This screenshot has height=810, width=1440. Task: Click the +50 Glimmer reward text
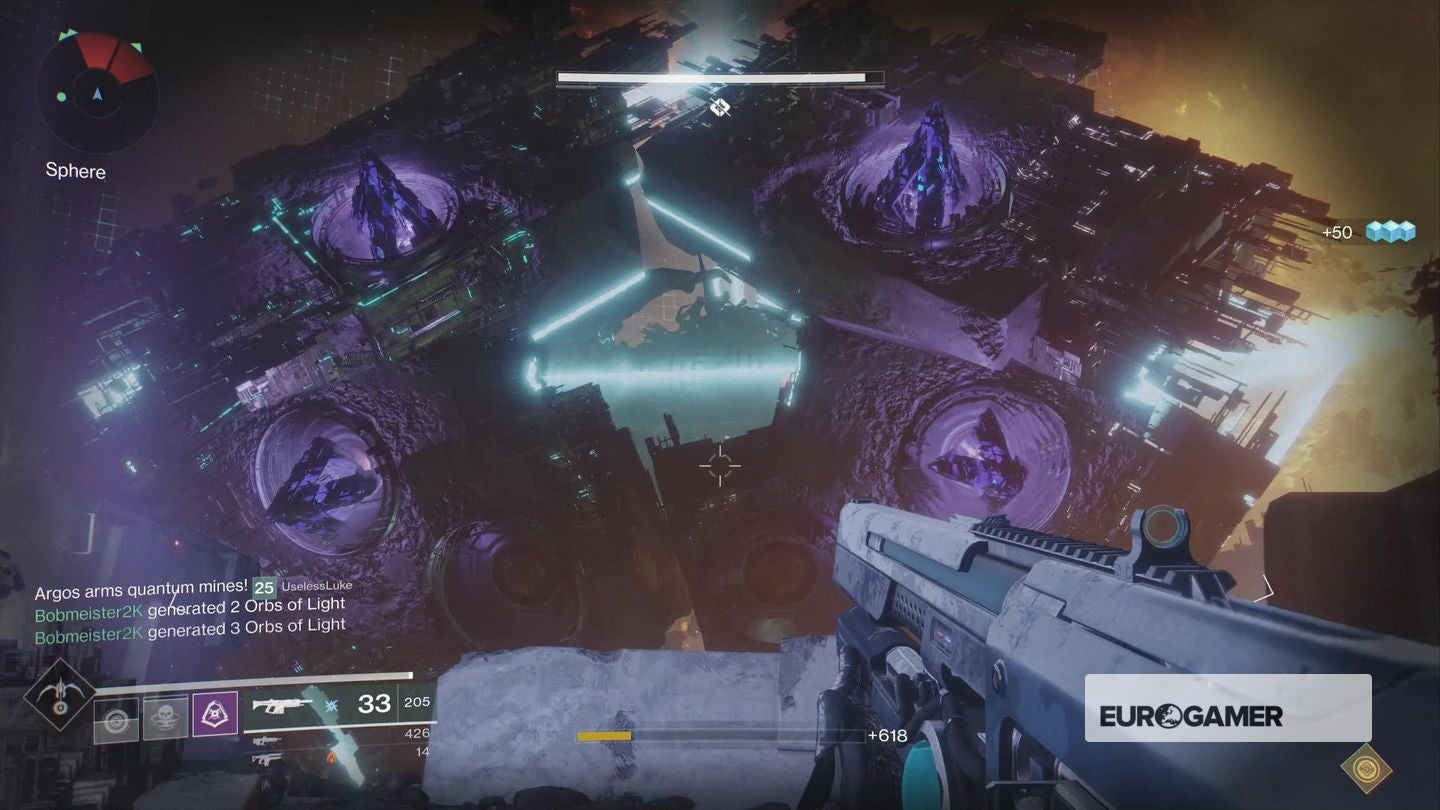coord(1337,232)
